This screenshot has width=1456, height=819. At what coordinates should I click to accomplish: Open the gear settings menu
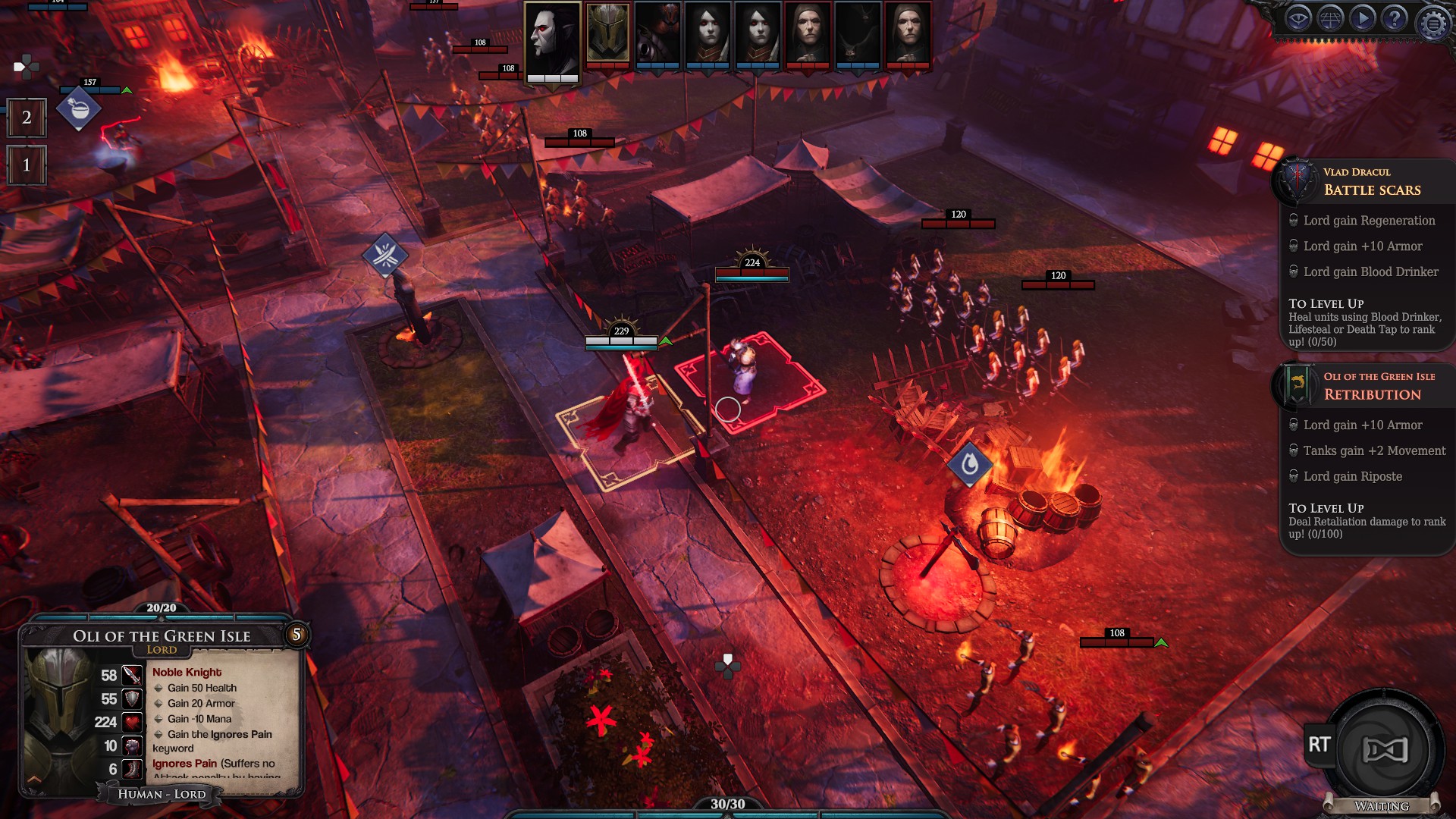[1434, 20]
